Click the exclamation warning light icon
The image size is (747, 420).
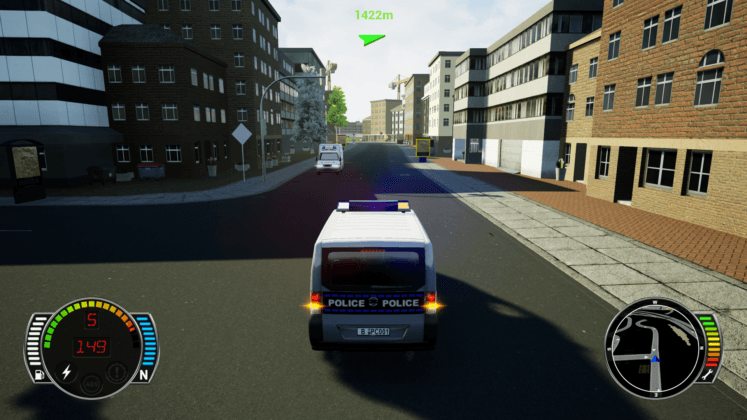pos(116,372)
